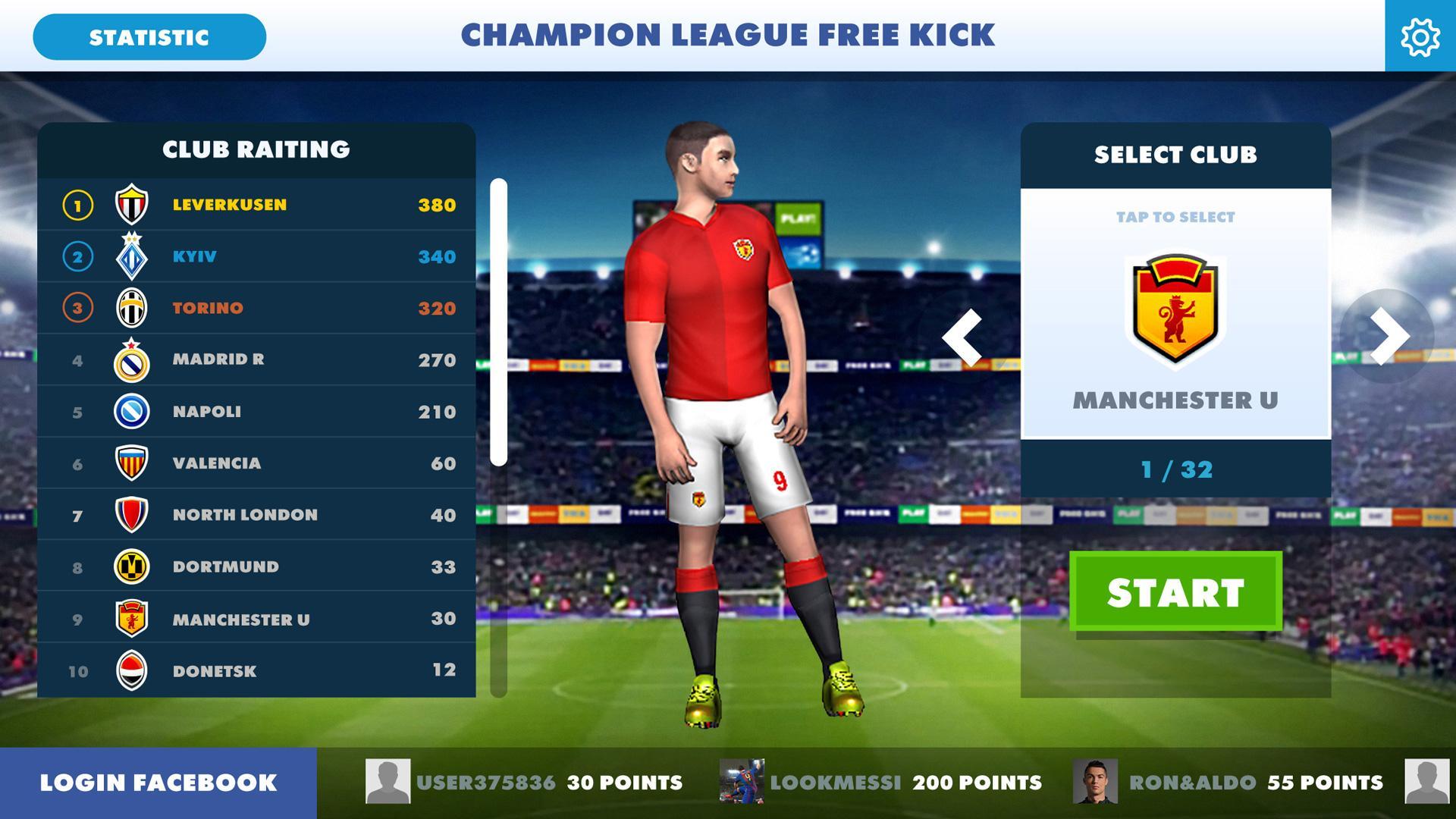Image resolution: width=1456 pixels, height=819 pixels.
Task: Open the settings gear icon
Action: [x=1421, y=36]
